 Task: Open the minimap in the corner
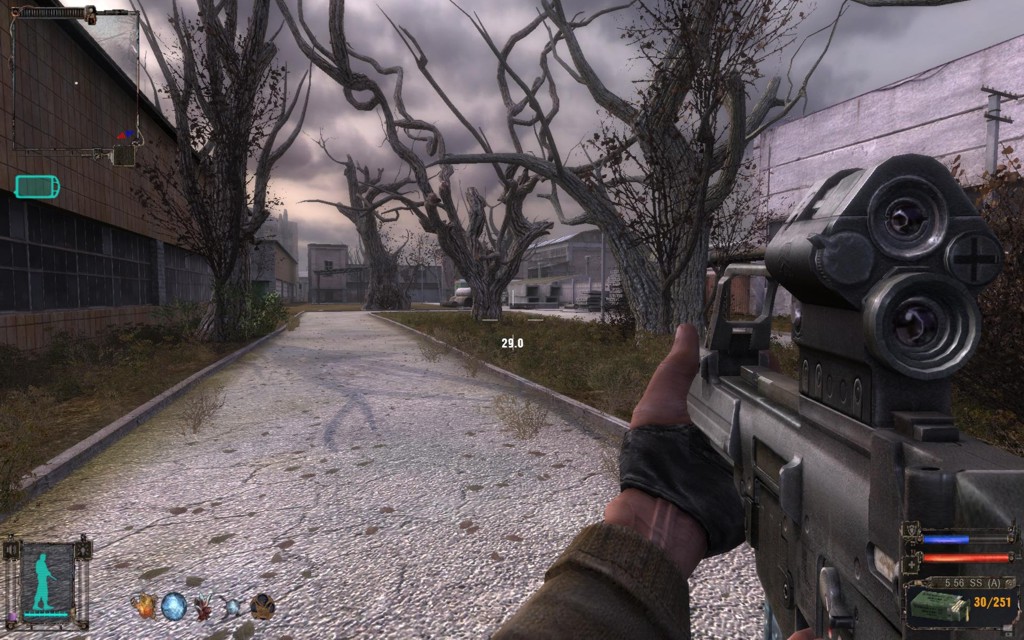(x=76, y=80)
